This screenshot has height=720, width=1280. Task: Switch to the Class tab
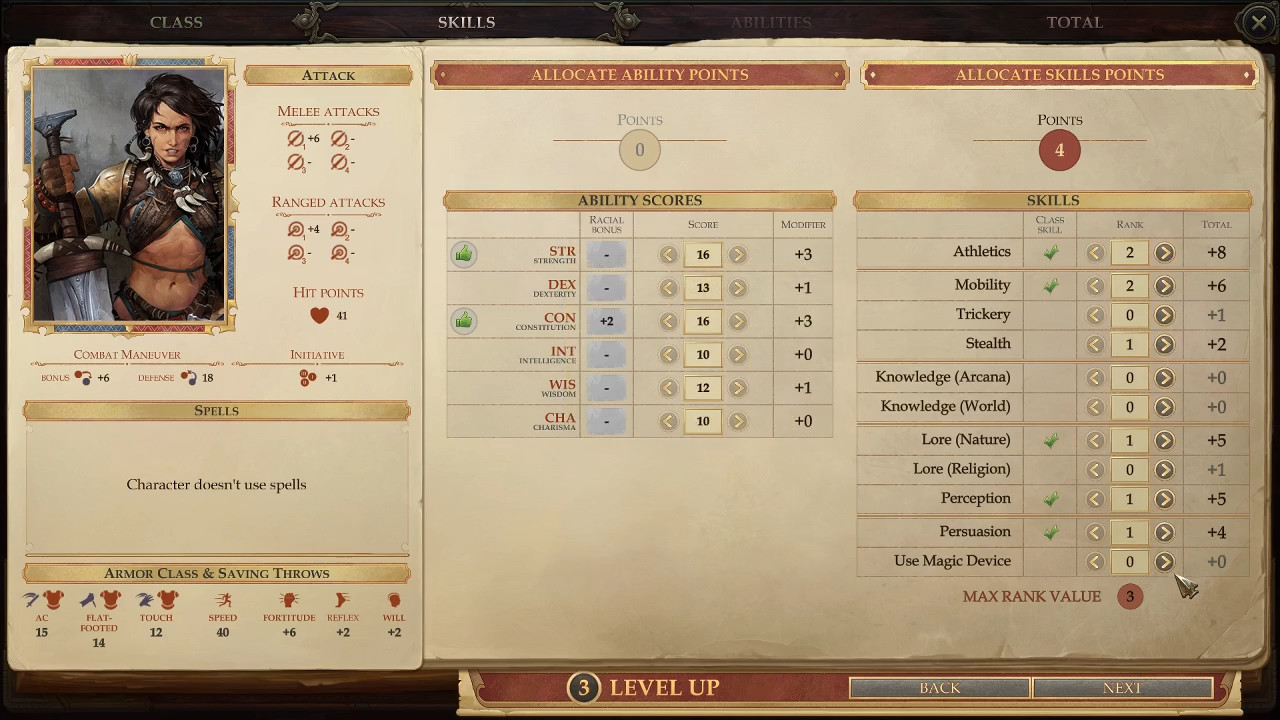click(x=176, y=22)
